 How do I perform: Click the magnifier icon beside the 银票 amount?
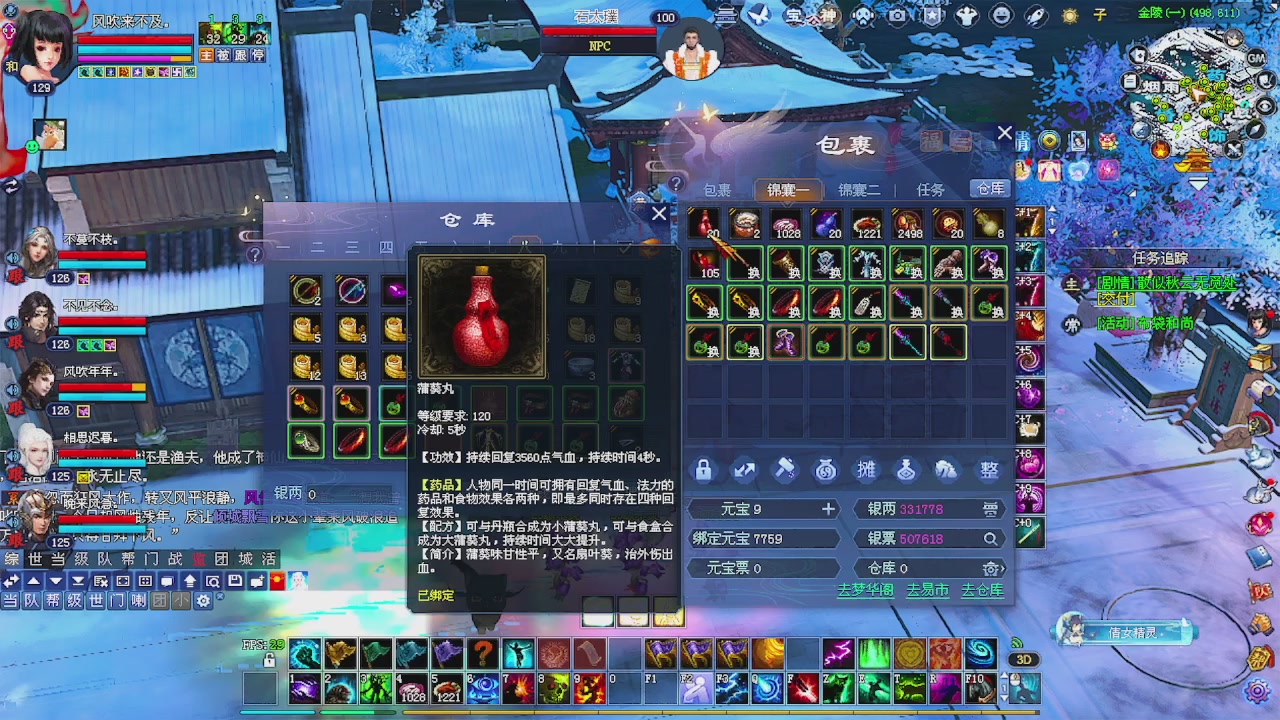pyautogui.click(x=989, y=538)
